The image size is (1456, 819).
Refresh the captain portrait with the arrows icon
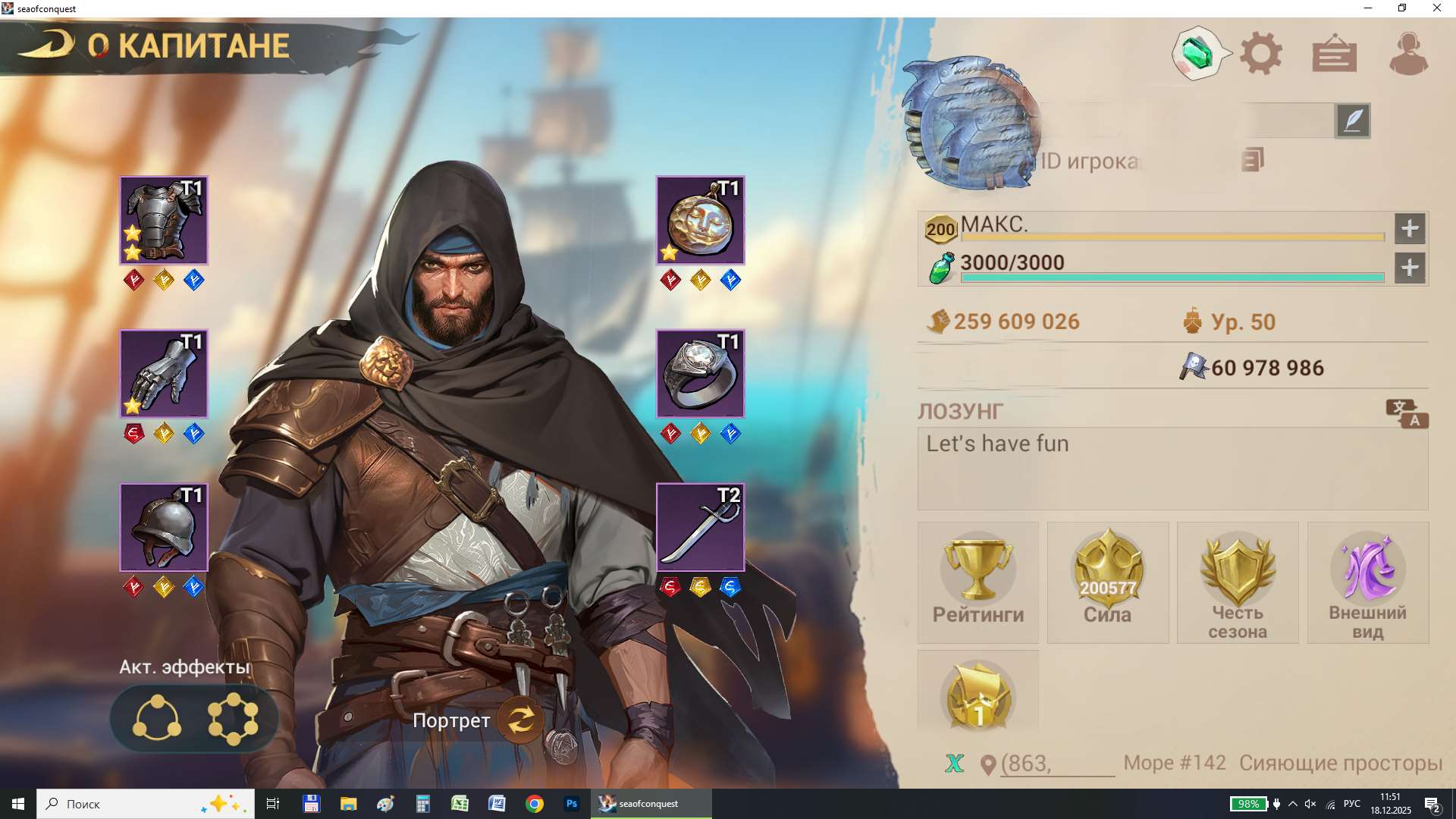[519, 721]
